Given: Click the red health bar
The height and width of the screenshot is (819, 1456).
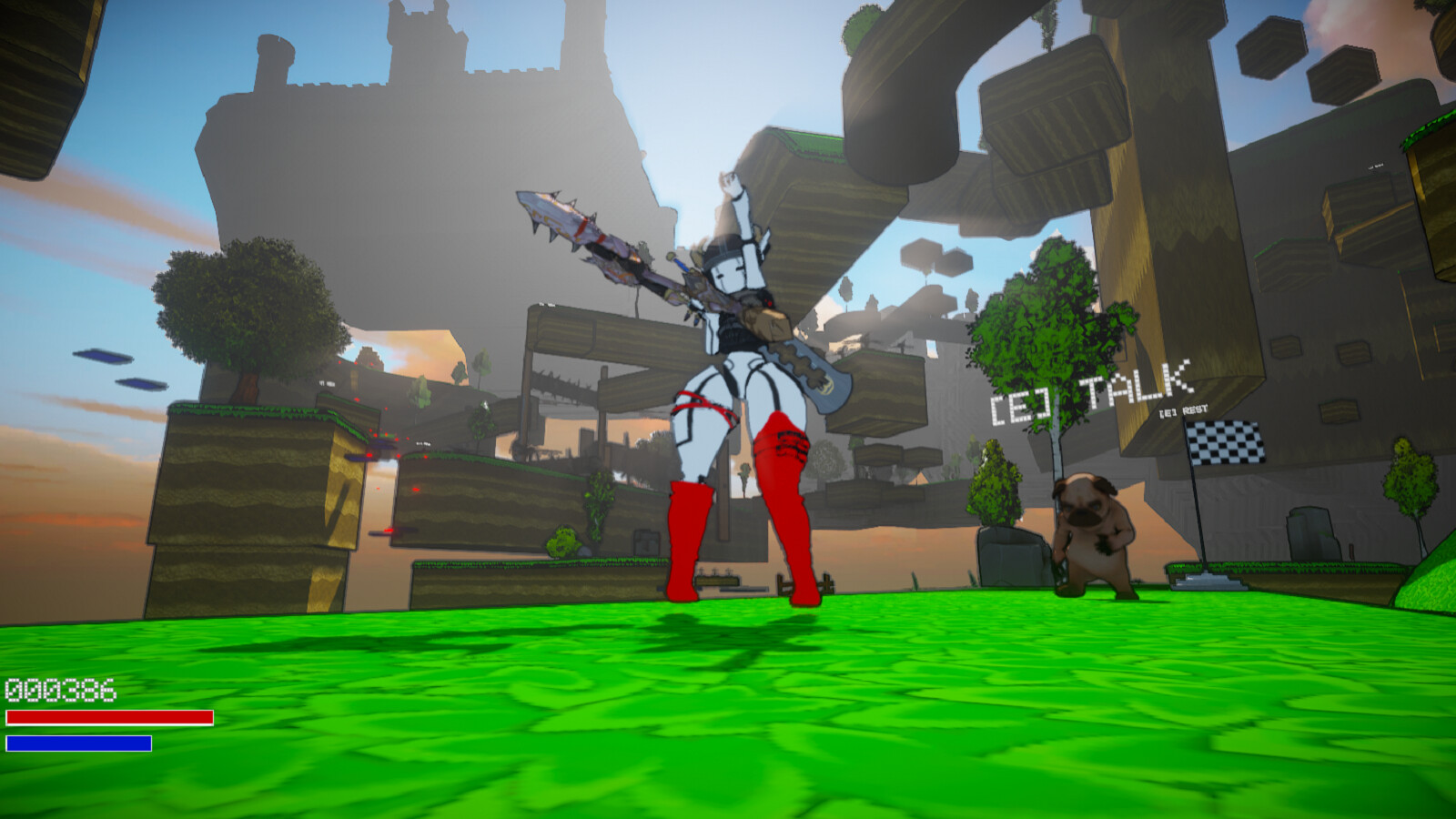Looking at the screenshot, I should (107, 719).
